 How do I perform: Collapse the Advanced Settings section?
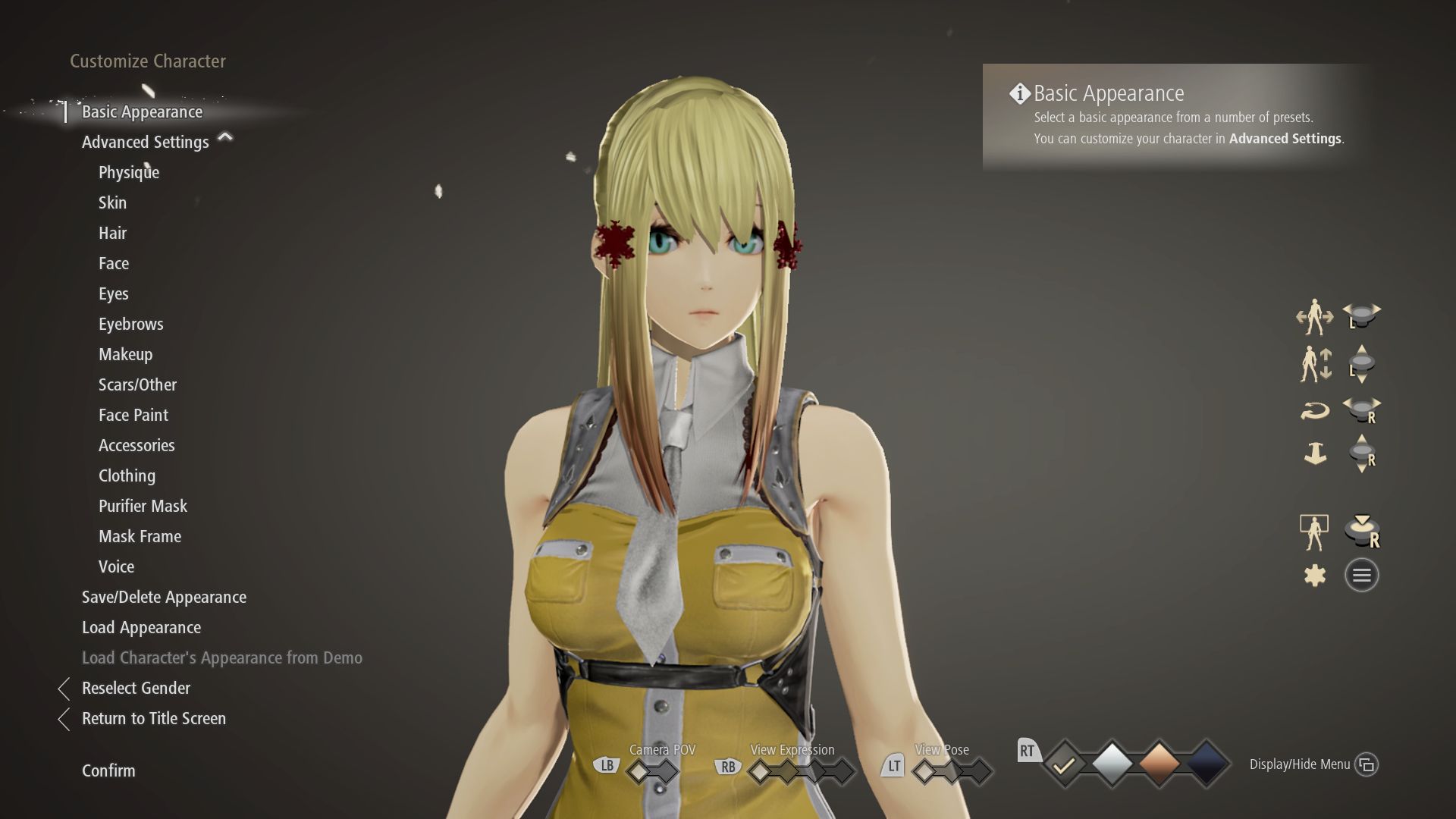(x=225, y=139)
